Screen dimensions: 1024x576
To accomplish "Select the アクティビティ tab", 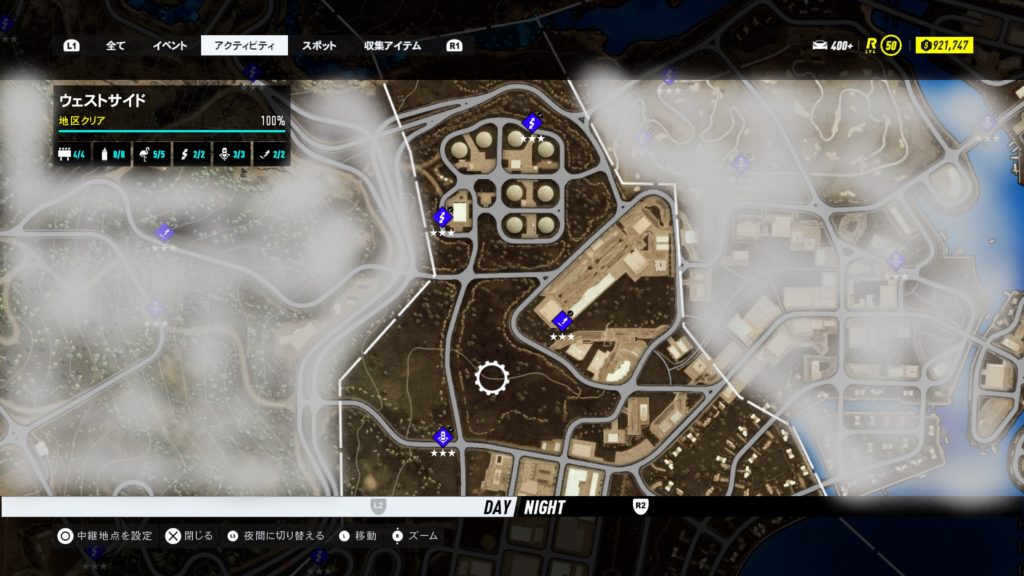I will 244,46.
